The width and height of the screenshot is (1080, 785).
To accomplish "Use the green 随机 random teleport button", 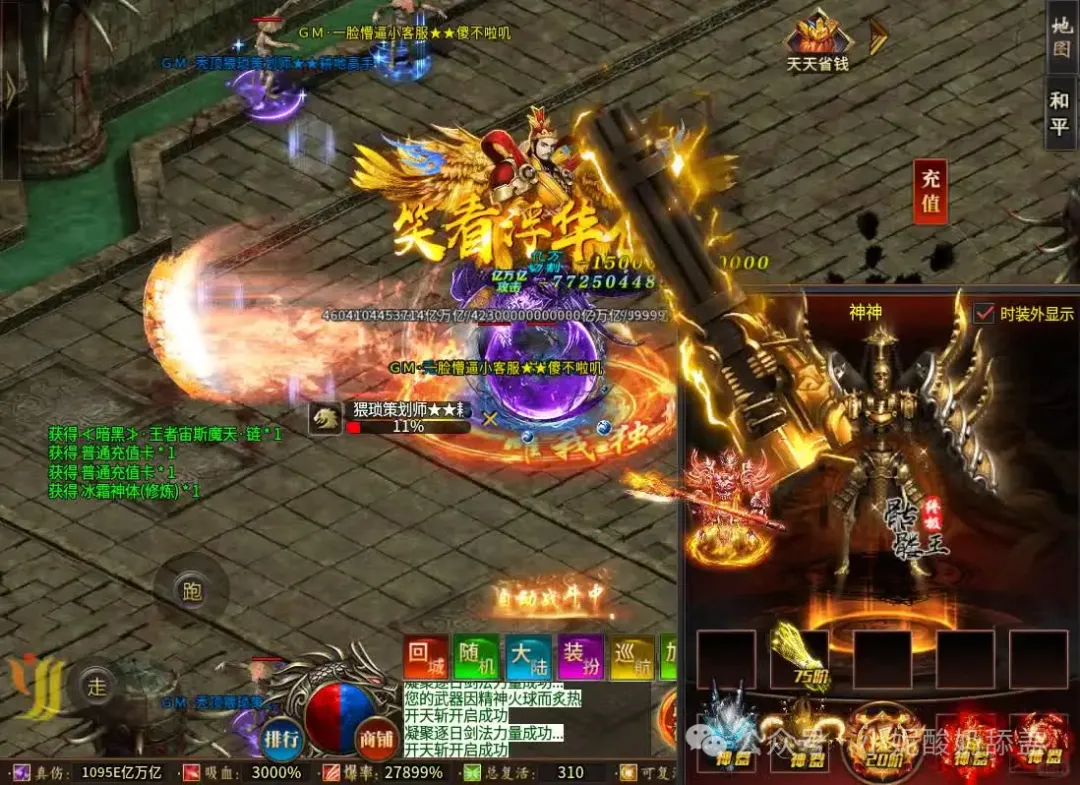I will tap(476, 659).
